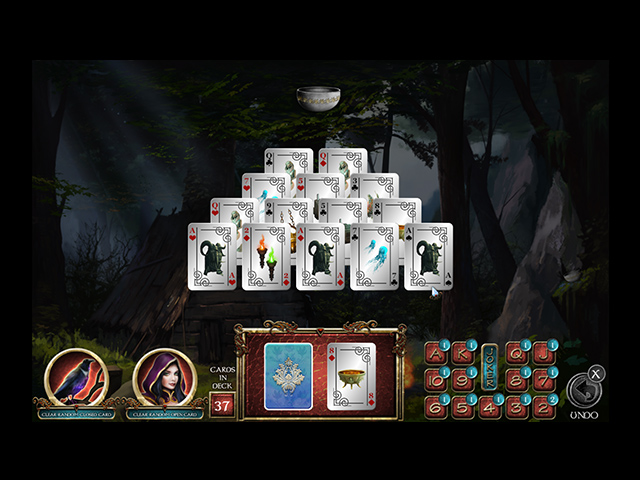Select the ace of hearts card

pyautogui.click(x=213, y=257)
